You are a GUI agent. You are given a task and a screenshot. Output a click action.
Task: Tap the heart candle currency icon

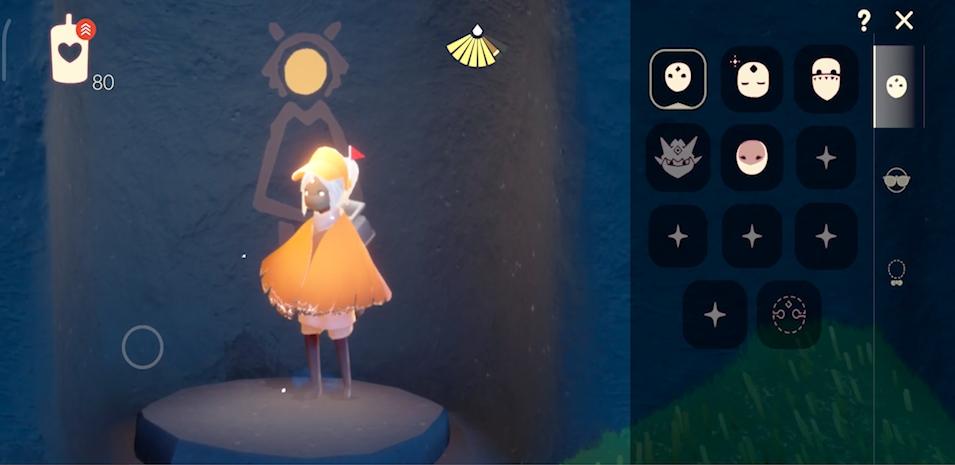point(71,52)
